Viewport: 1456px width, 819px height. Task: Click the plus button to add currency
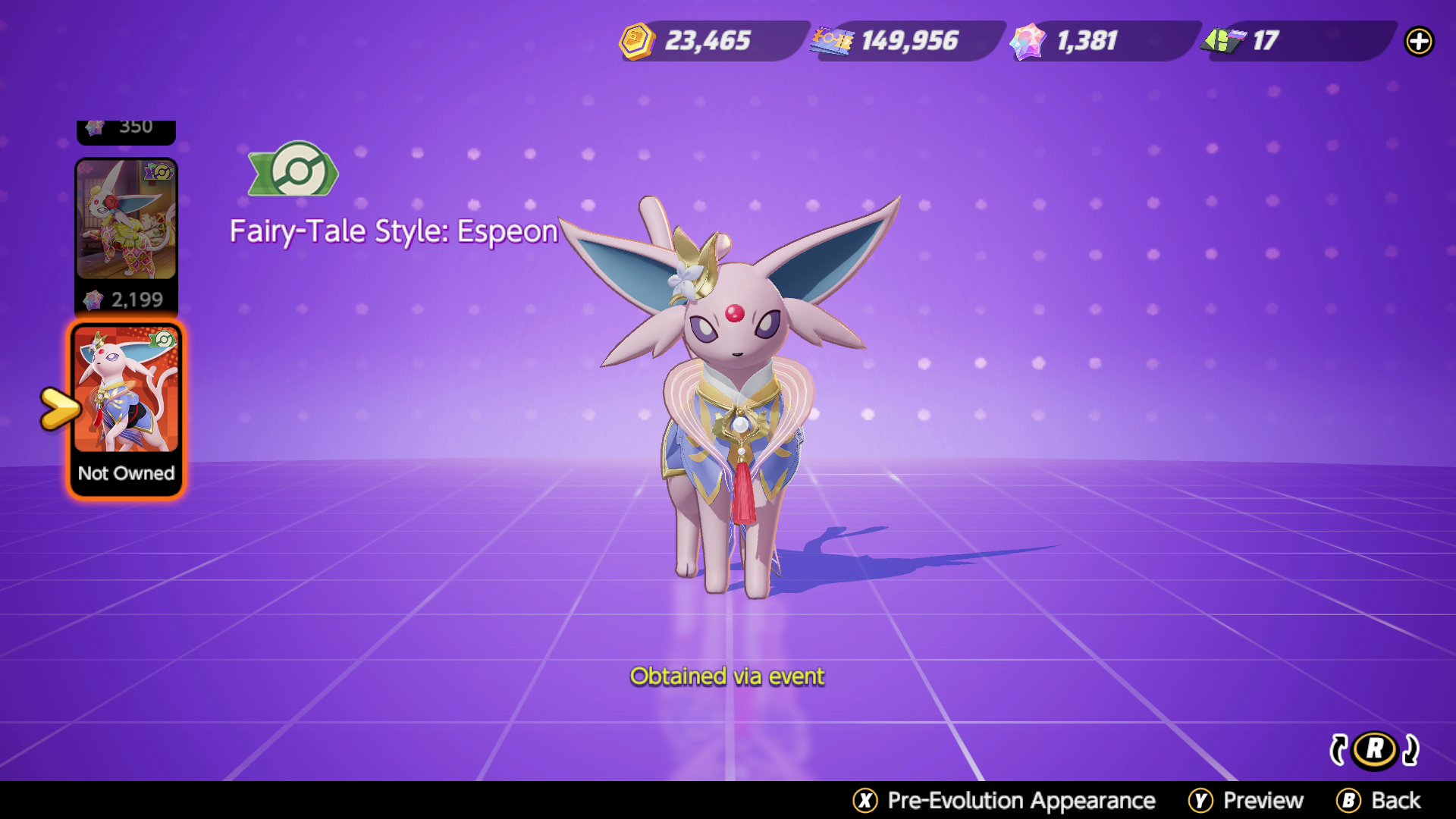point(1419,41)
